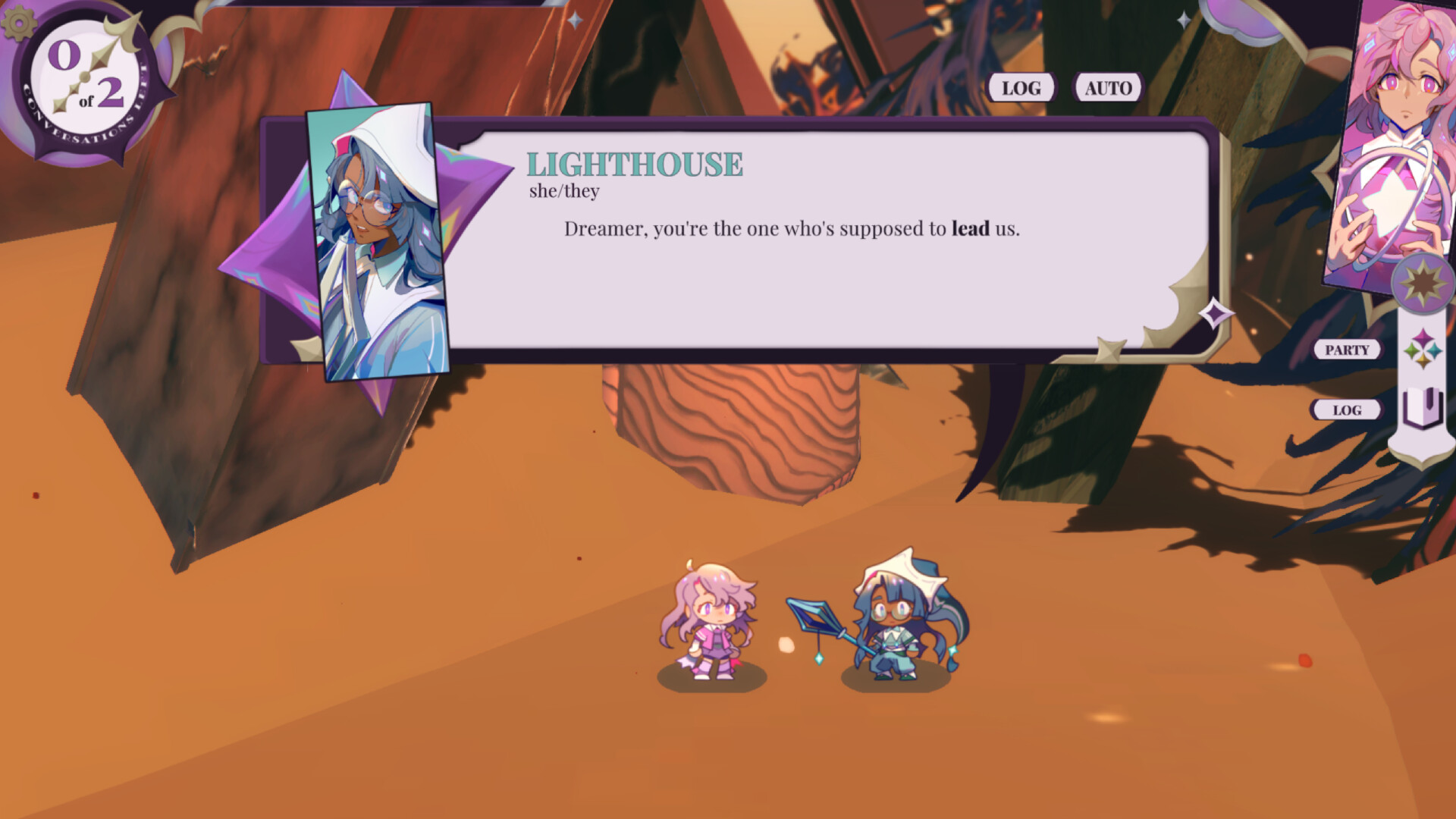
Task: Open dialogue history with the top LOG button
Action: 1020,88
